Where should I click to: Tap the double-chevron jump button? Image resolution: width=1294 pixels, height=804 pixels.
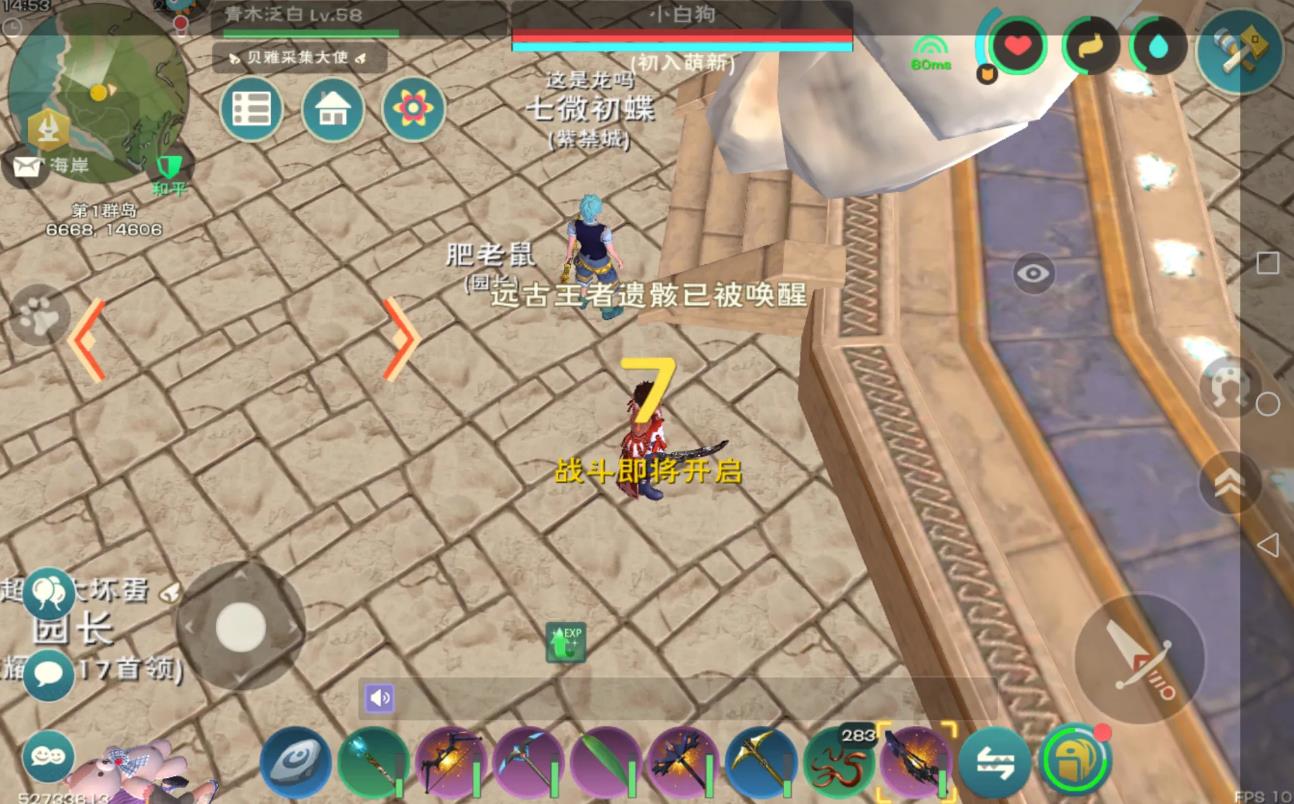point(1229,483)
